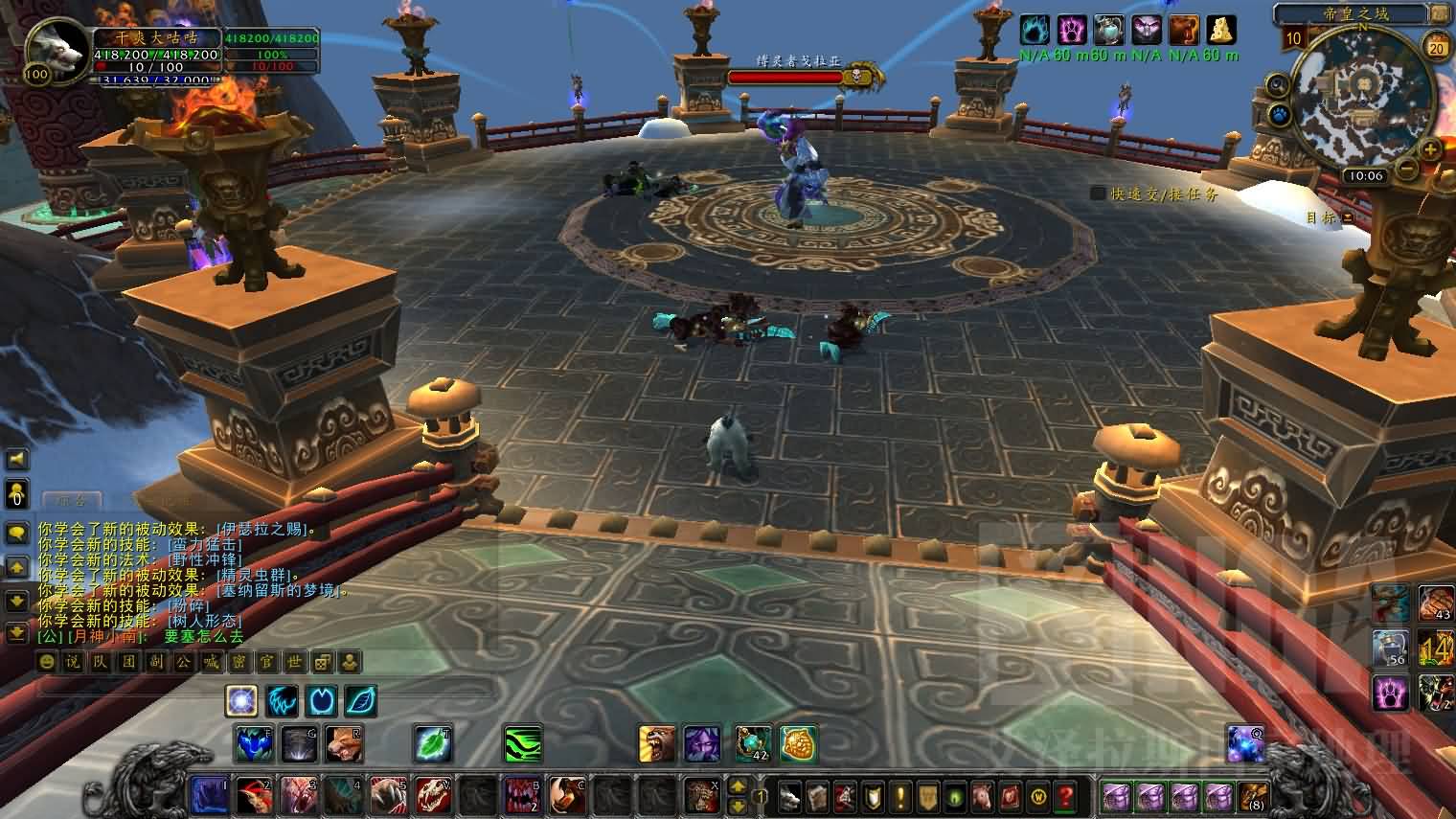Activate the skull bite ability on V
This screenshot has width=1456, height=819.
click(433, 796)
